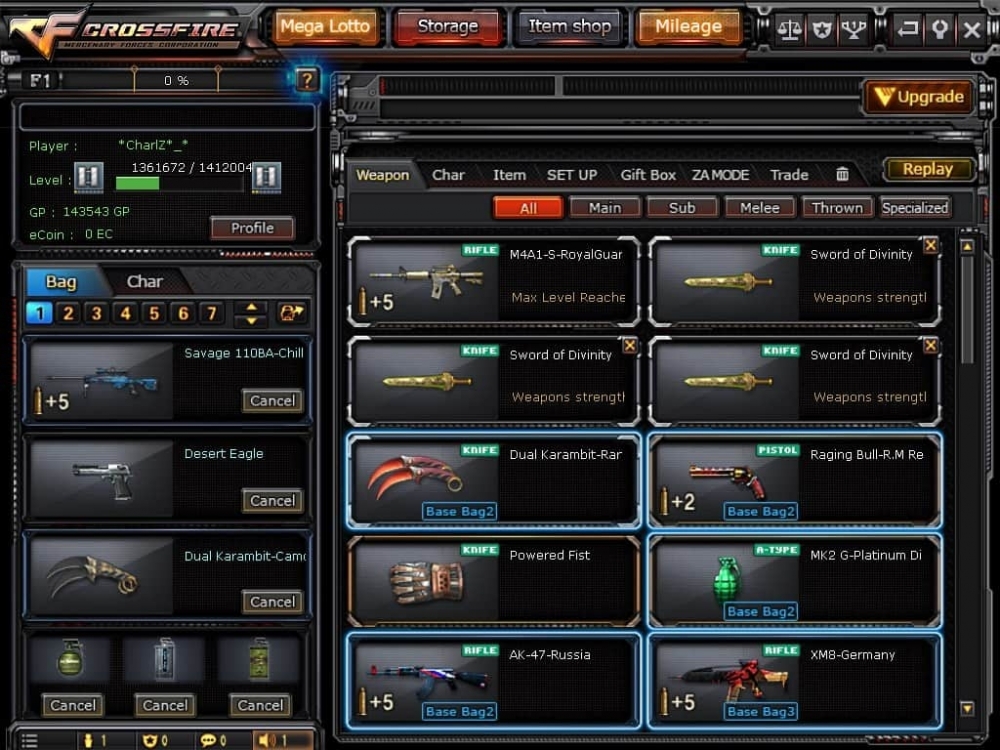Select the AK-47-Russia rifle
The image size is (1000, 750).
coord(494,680)
